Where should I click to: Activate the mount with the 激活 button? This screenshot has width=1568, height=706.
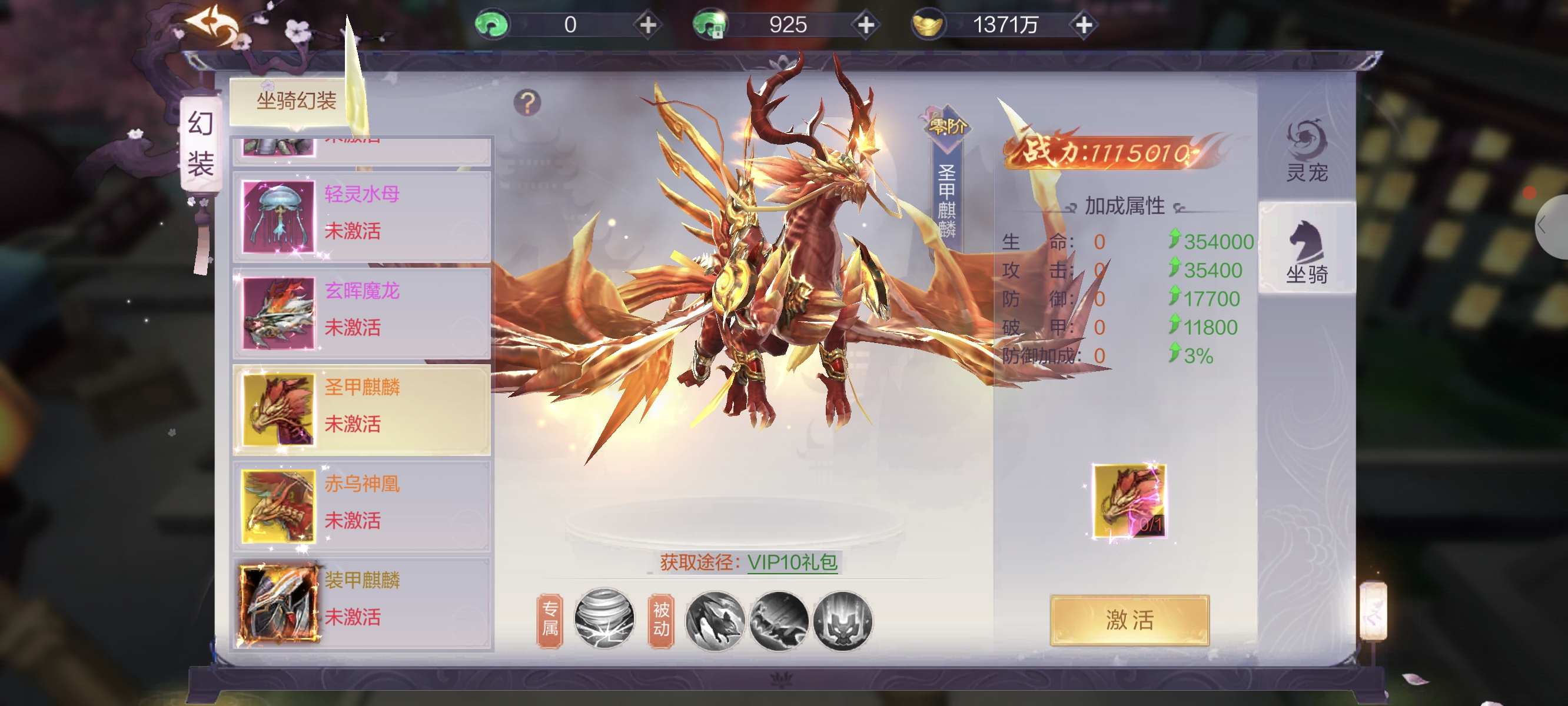[1129, 620]
